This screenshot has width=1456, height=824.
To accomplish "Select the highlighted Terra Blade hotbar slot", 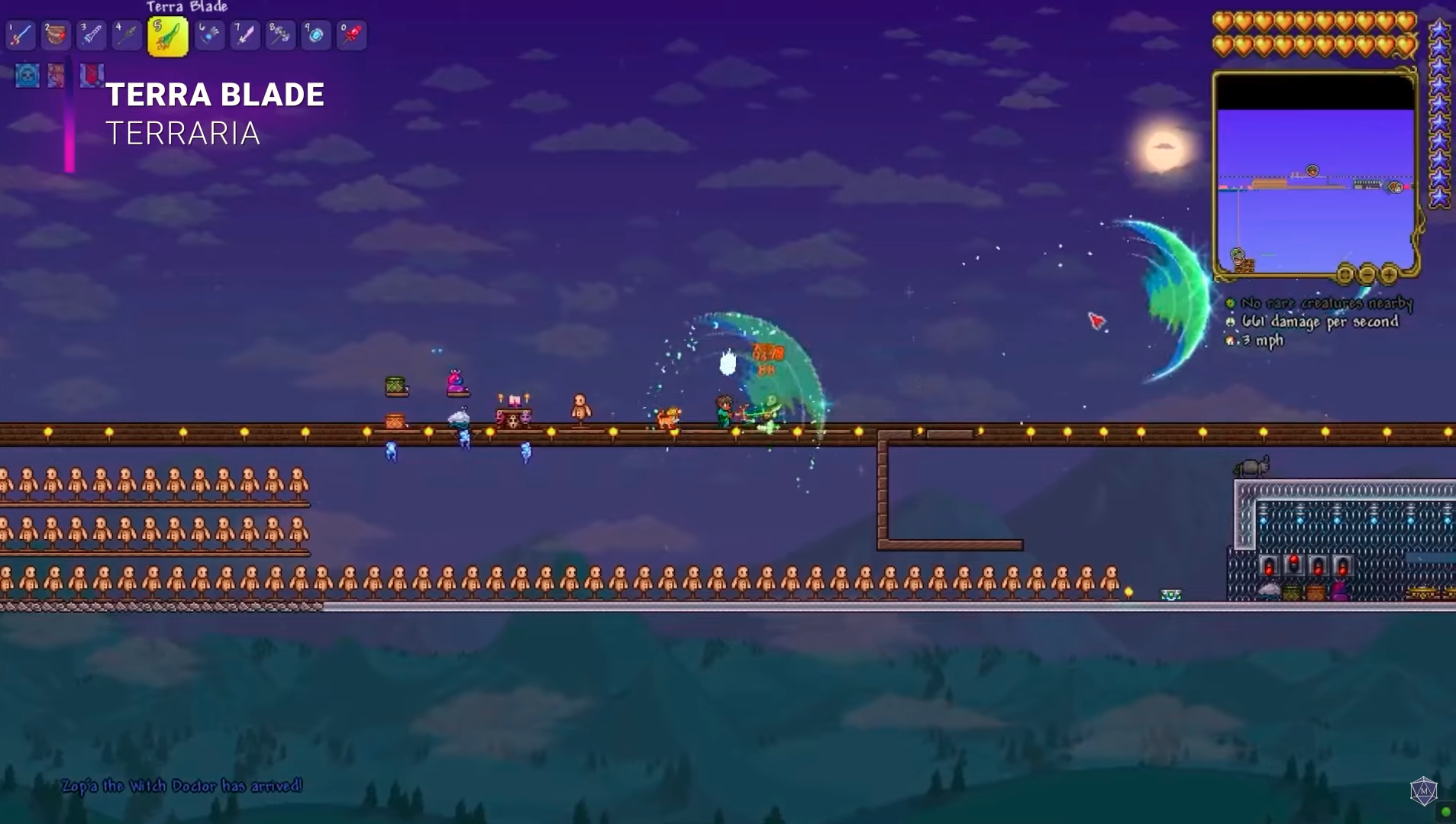I will [x=168, y=37].
